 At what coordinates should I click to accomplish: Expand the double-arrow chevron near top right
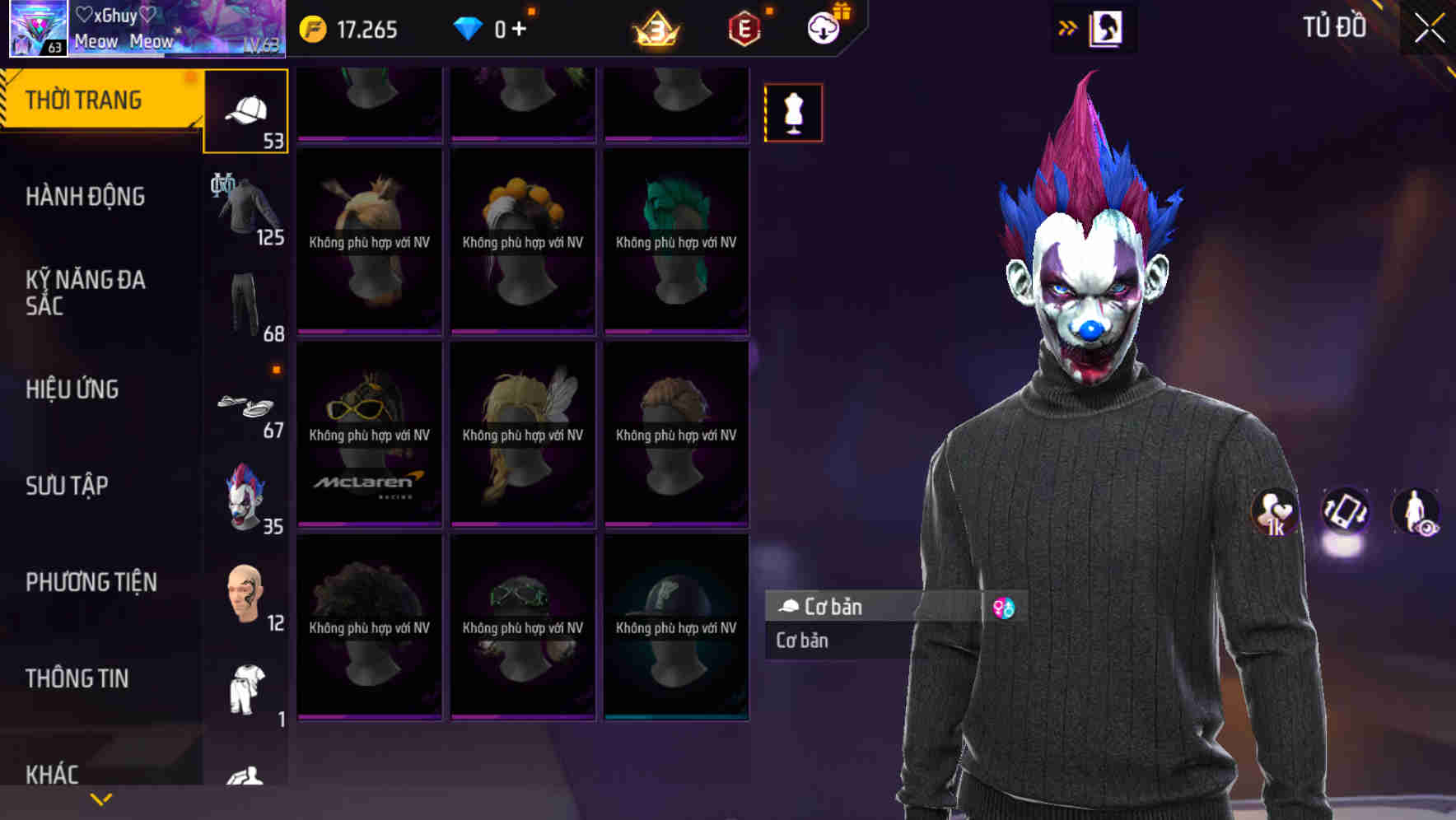(x=1068, y=26)
